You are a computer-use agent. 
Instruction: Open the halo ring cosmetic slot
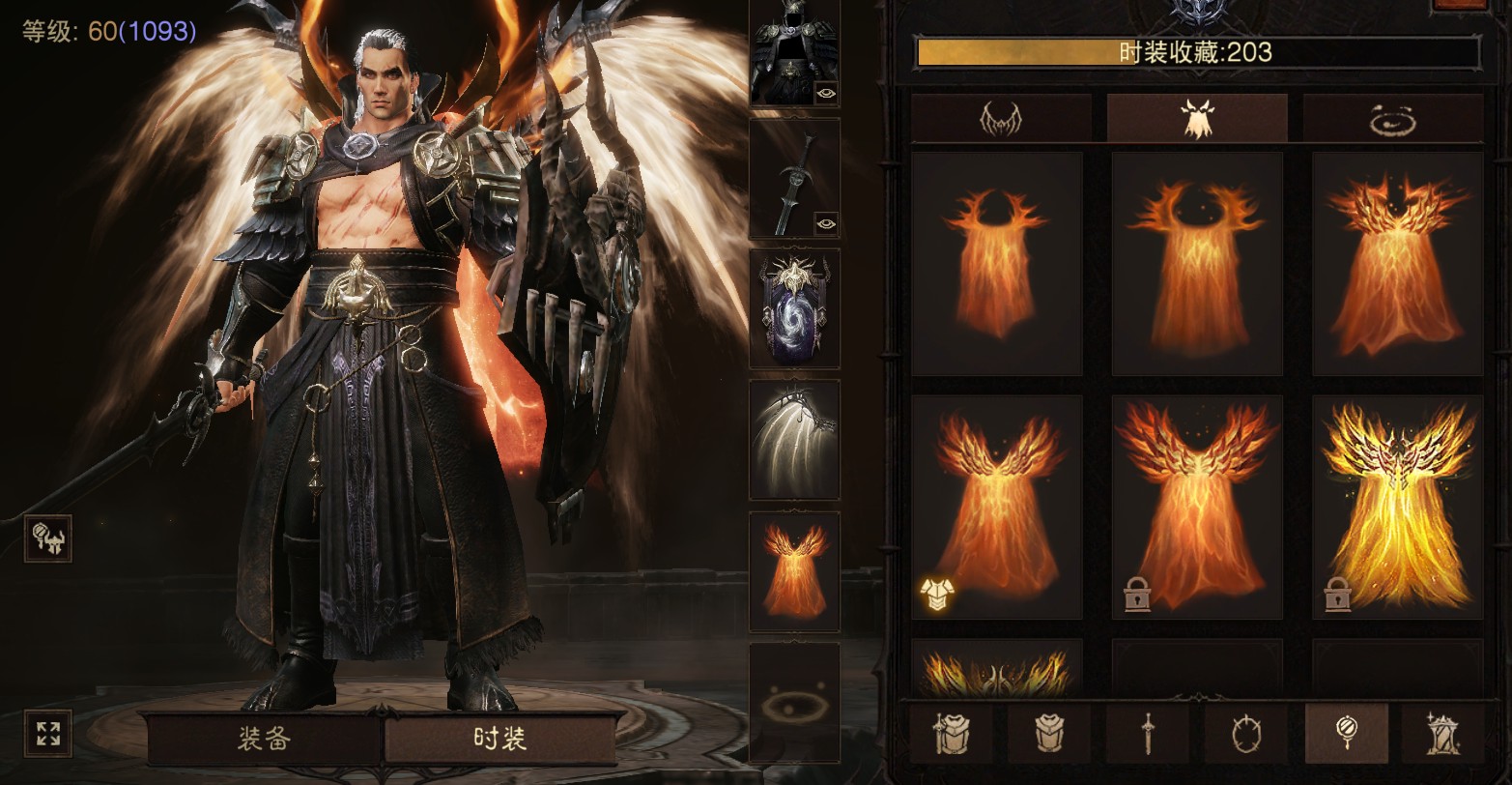[x=794, y=703]
